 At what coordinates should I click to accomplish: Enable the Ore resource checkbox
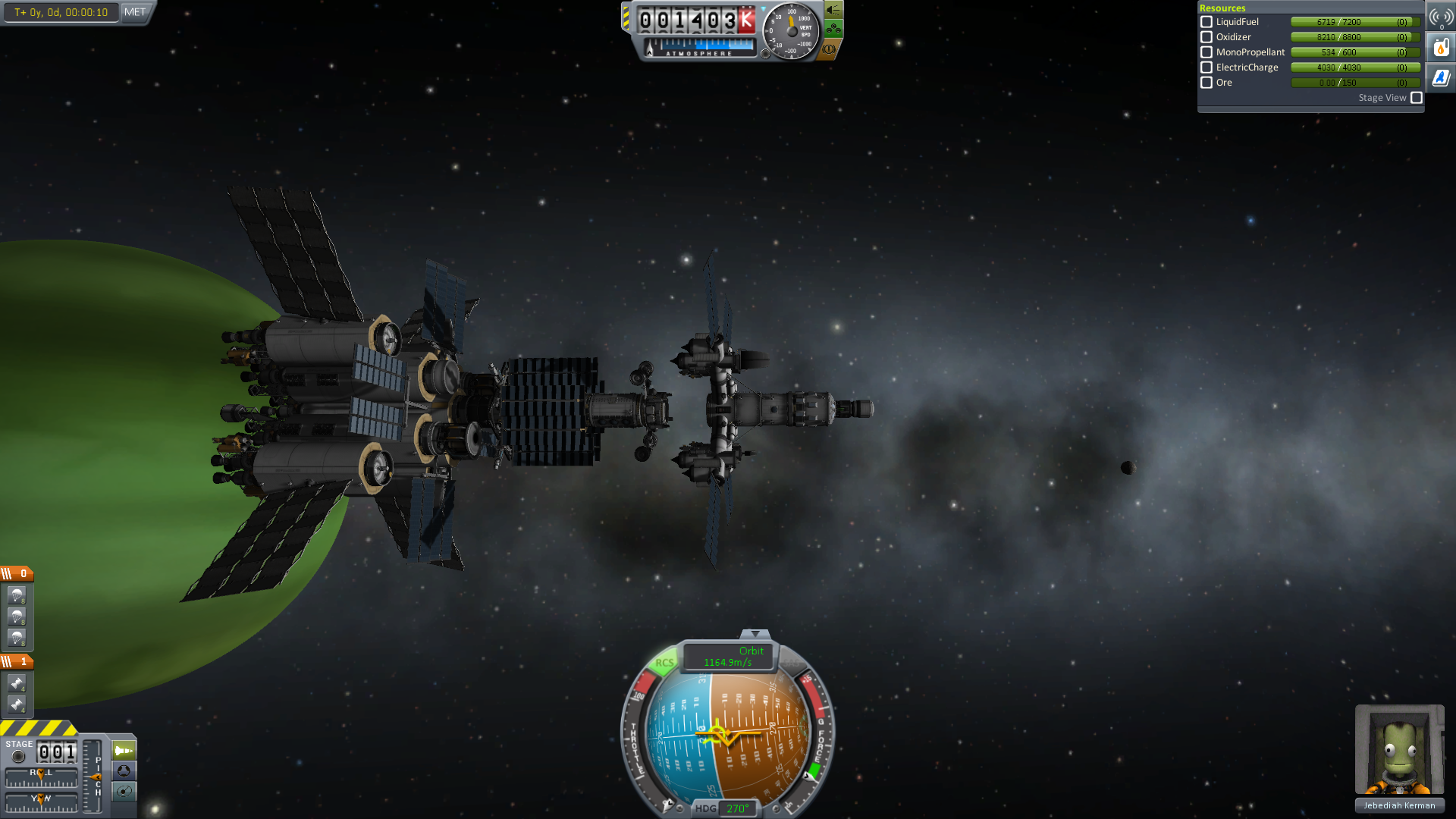click(1207, 83)
